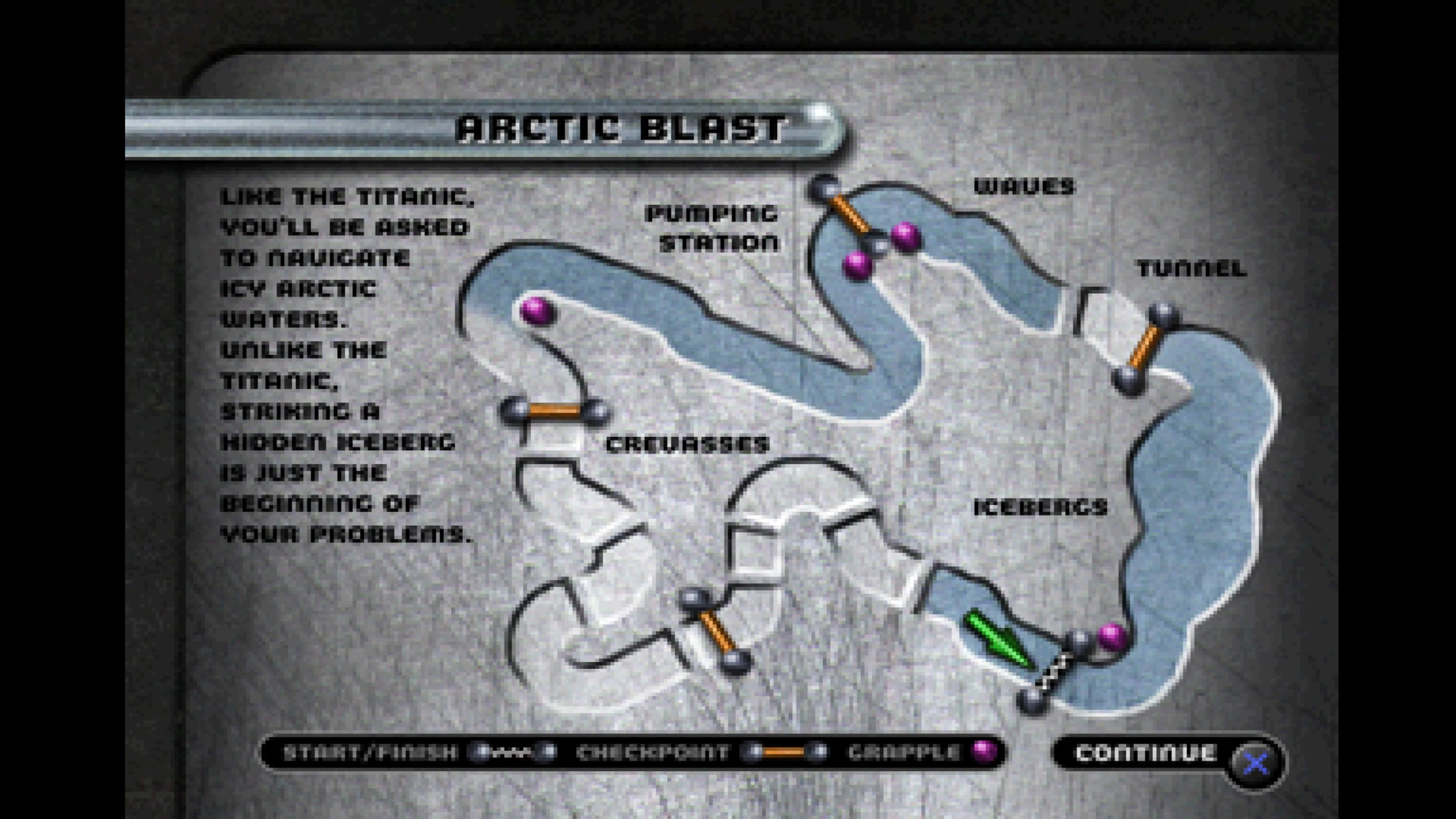1456x819 pixels.
Task: Select the grapple icon in the legend bar
Action: pos(984,752)
